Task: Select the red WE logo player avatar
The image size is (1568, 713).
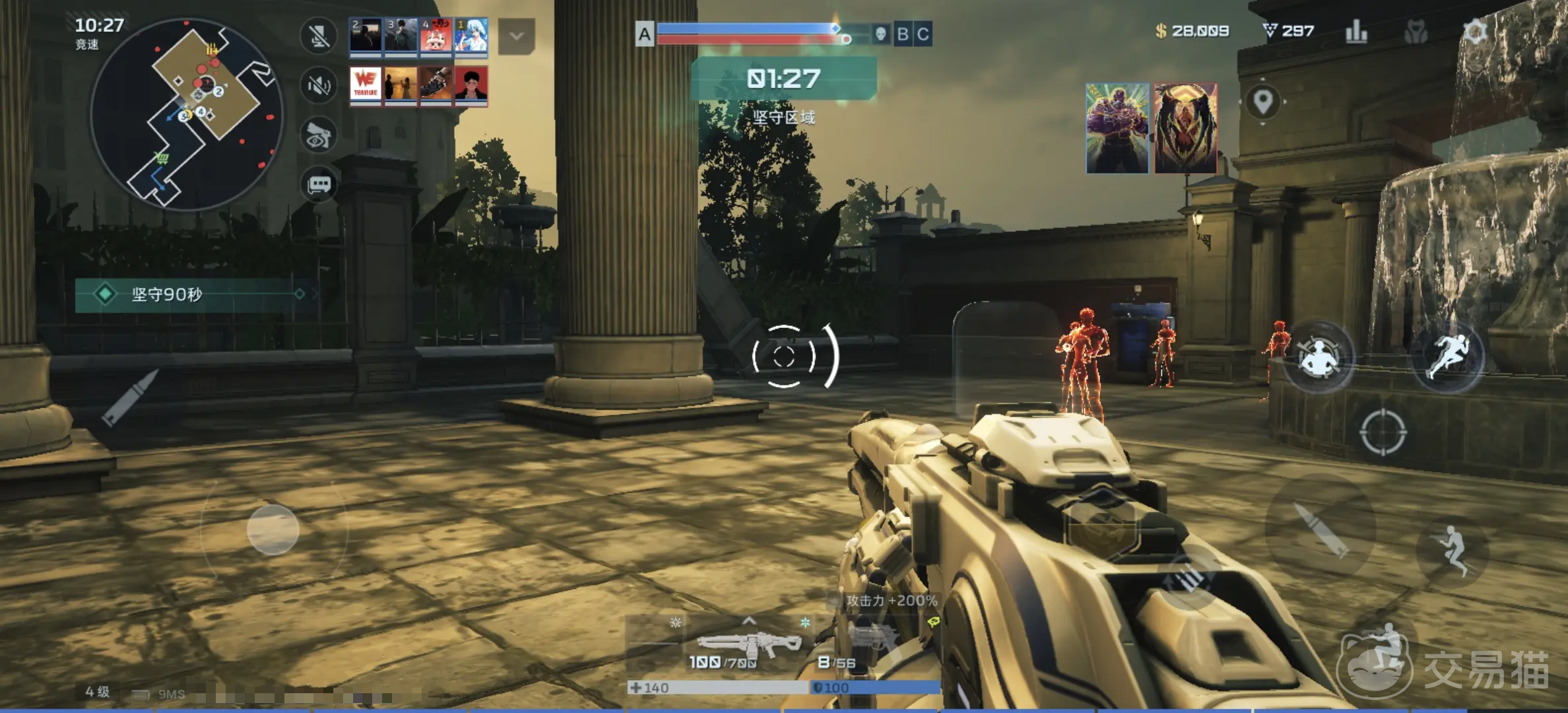Action: click(x=366, y=85)
